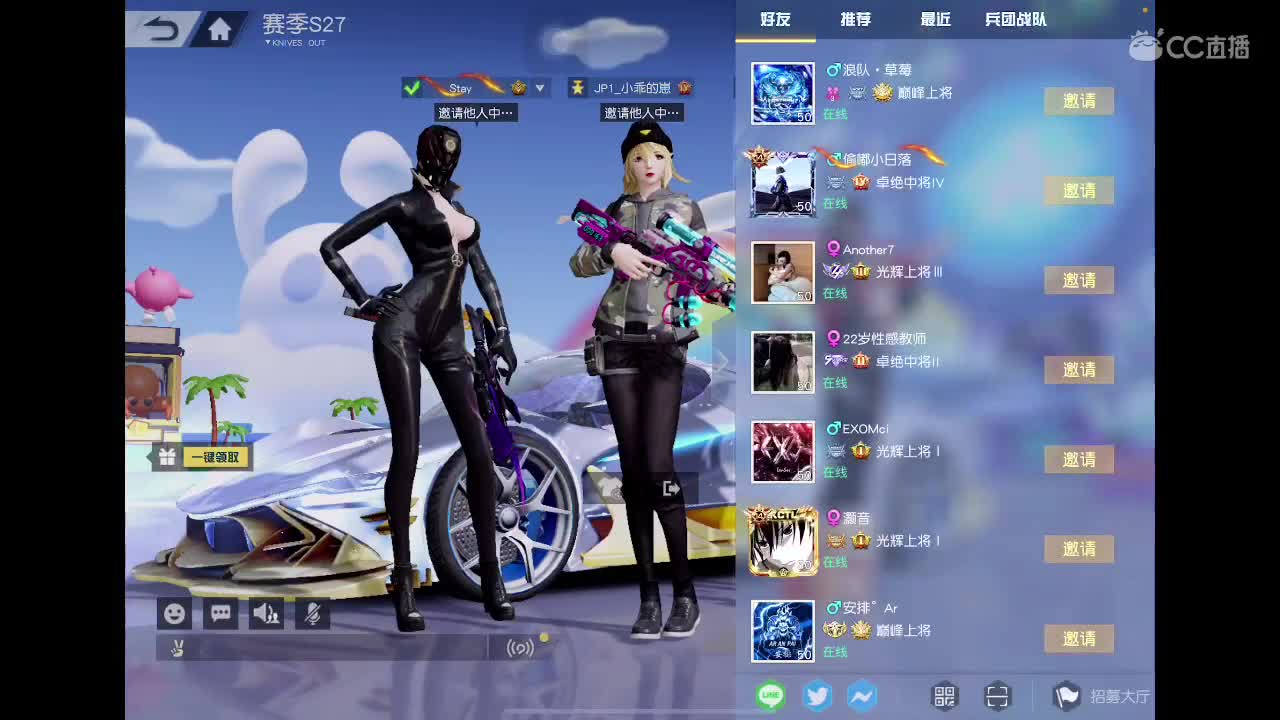Send the victory hand gesture

(x=175, y=649)
